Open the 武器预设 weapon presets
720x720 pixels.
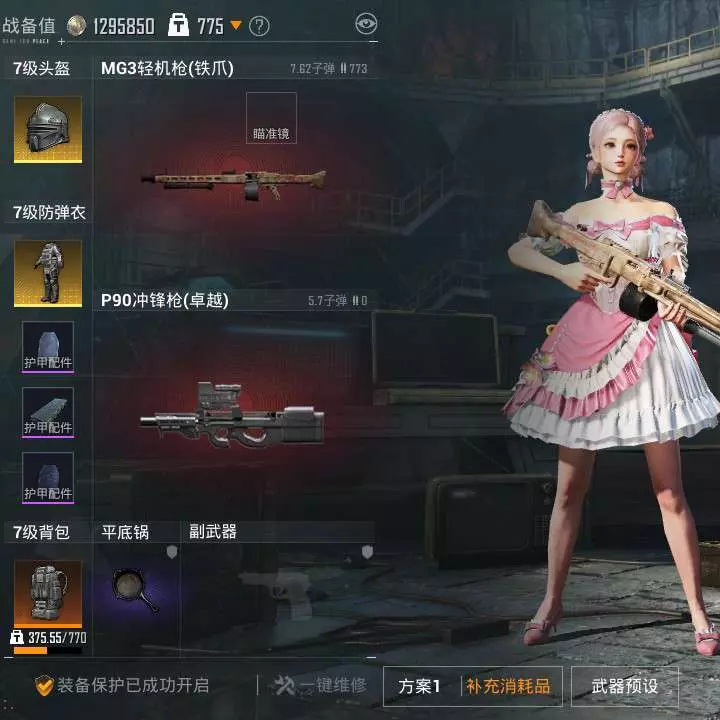click(625, 687)
